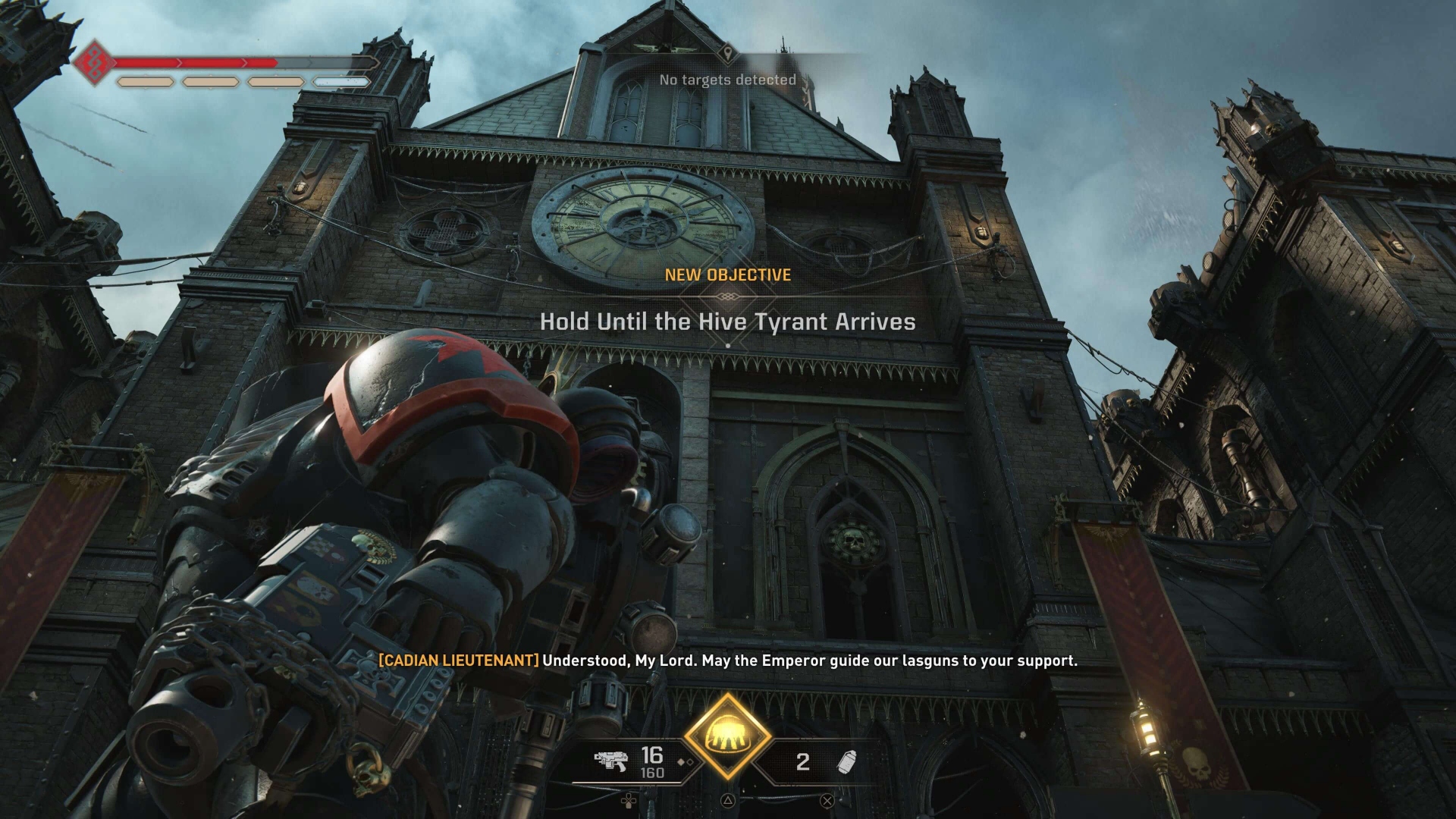This screenshot has height=819, width=1456.
Task: Click the red diamond class emblem
Action: (x=94, y=64)
